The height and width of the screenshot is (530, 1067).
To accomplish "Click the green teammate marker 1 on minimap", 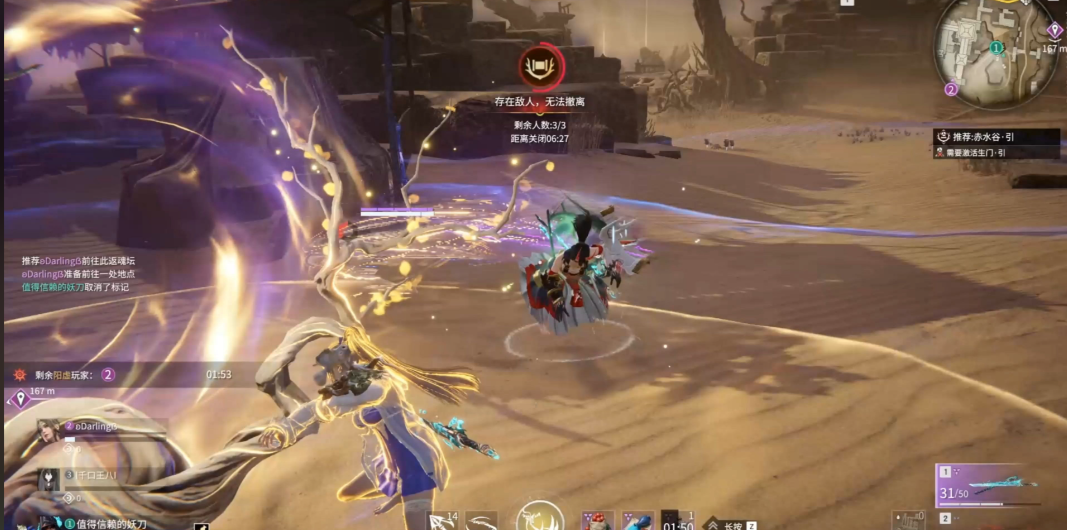I will [996, 47].
